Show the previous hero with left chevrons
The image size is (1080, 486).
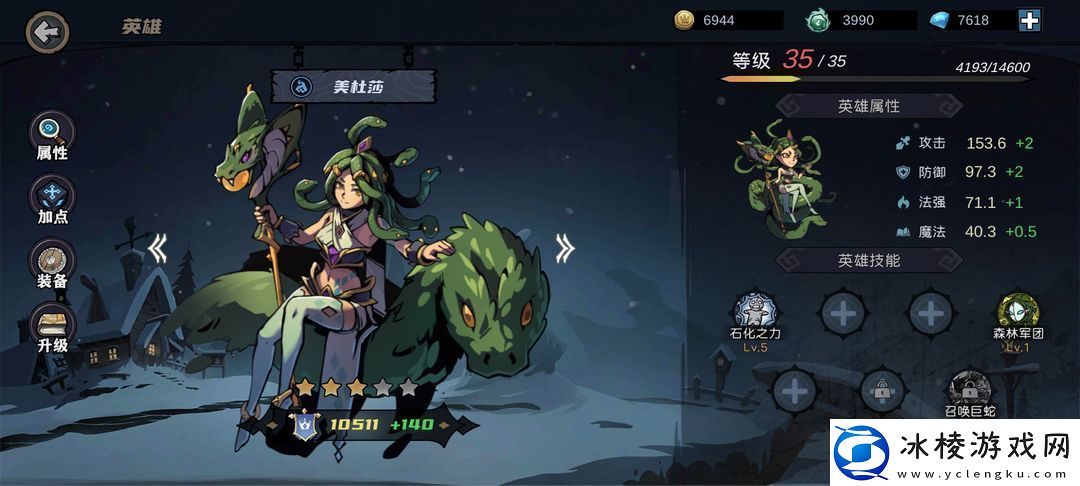[157, 248]
